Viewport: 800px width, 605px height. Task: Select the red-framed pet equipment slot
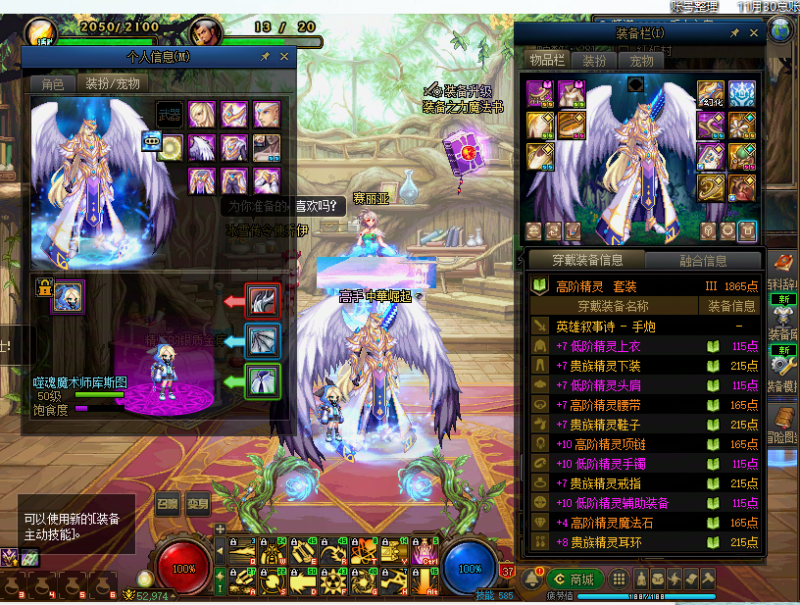[x=262, y=300]
